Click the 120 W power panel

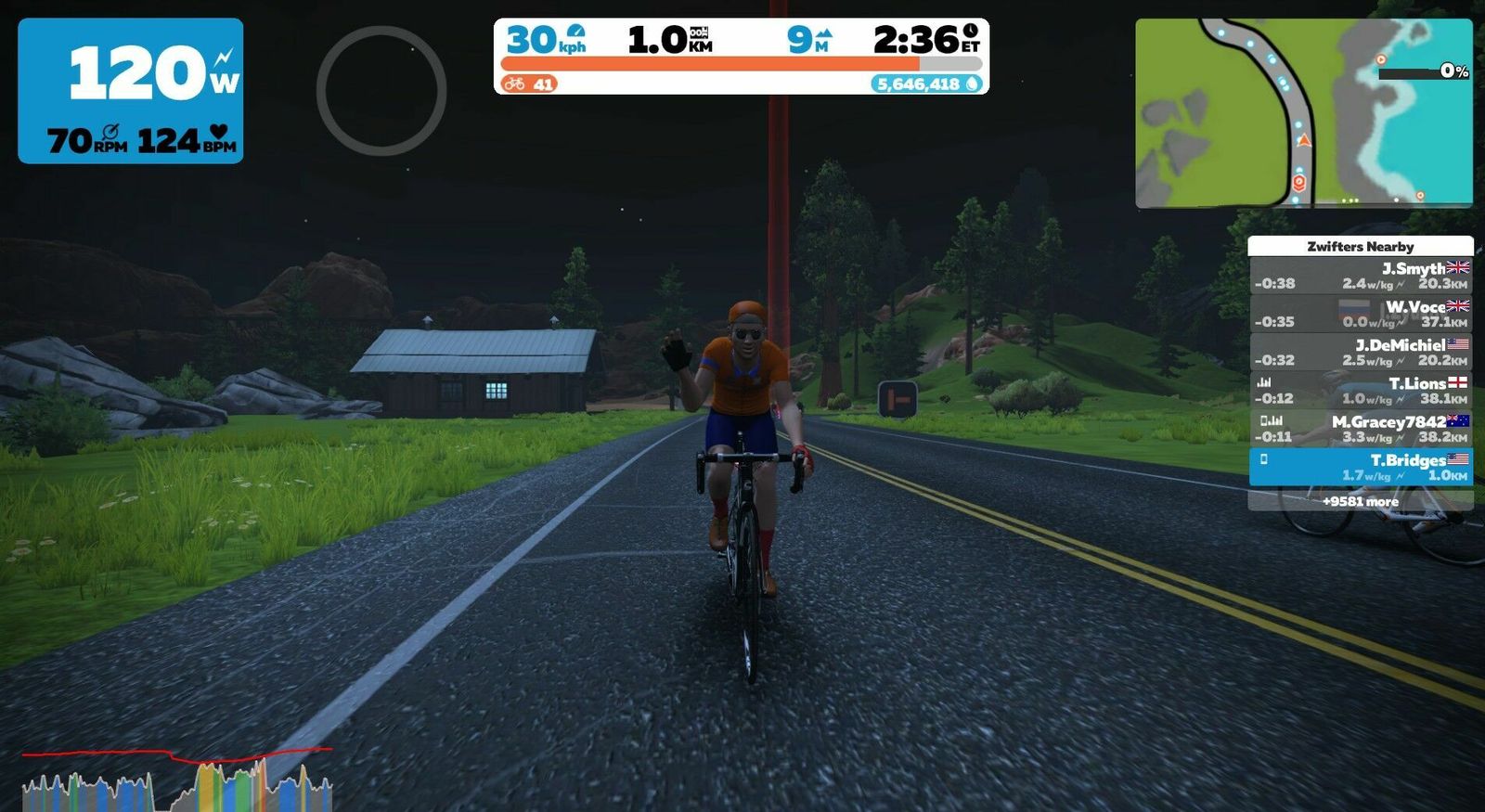[131, 91]
